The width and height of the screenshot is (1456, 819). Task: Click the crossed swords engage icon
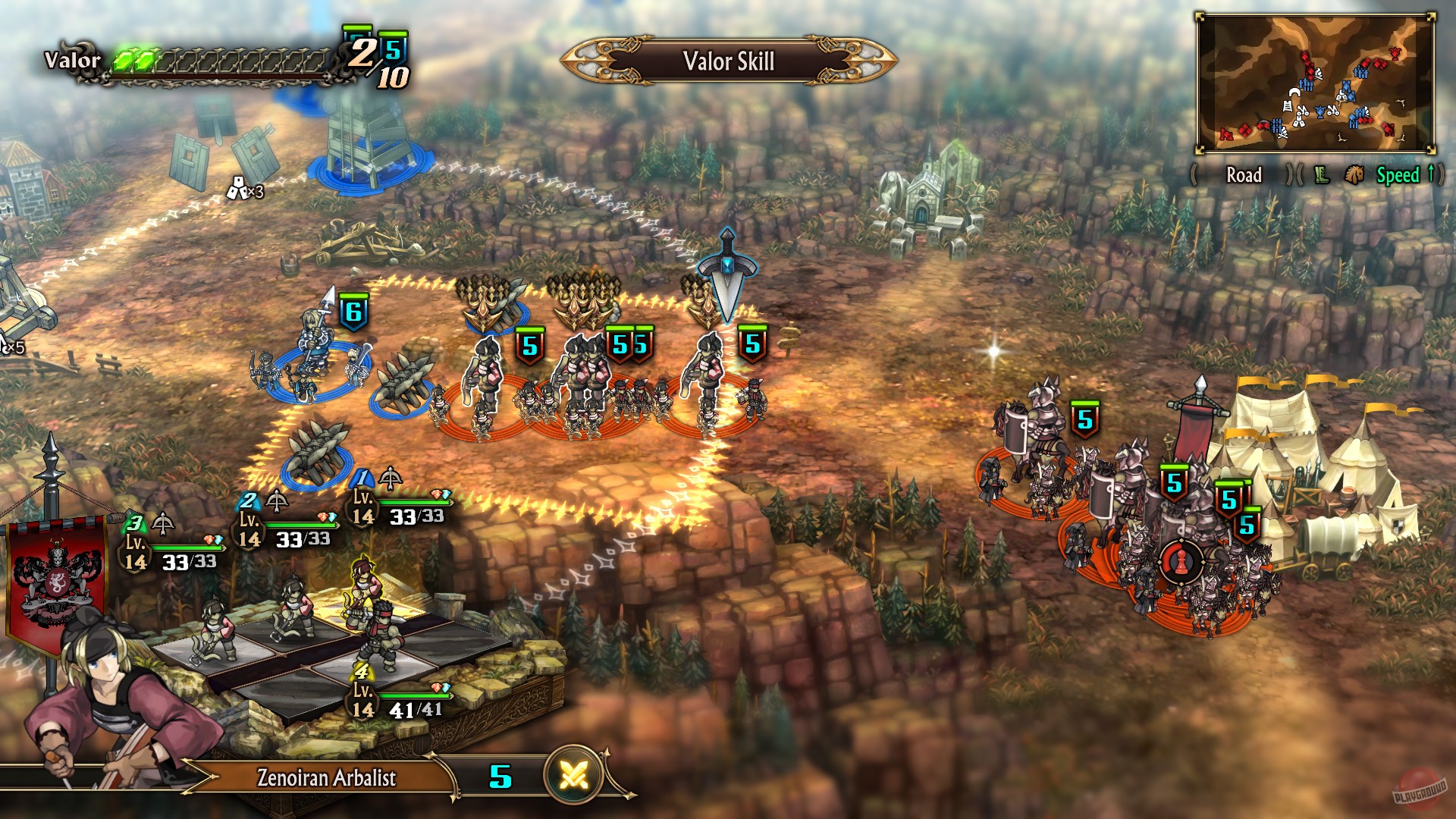(x=575, y=775)
